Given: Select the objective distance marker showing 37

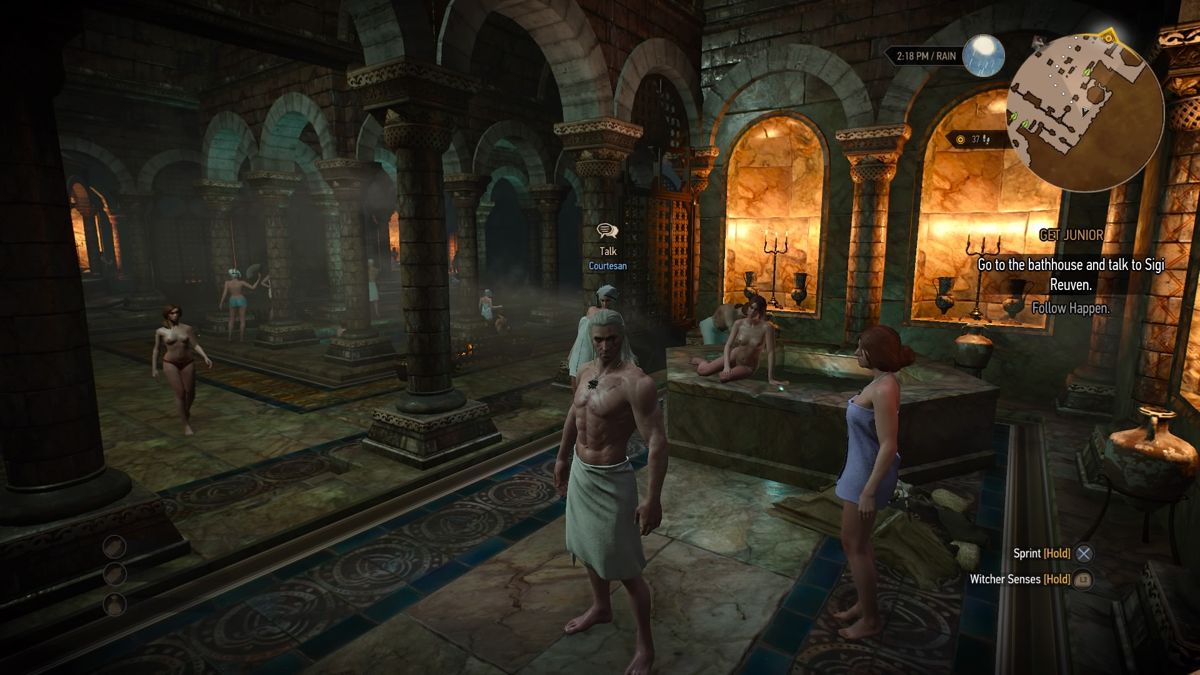Looking at the screenshot, I should [972, 140].
